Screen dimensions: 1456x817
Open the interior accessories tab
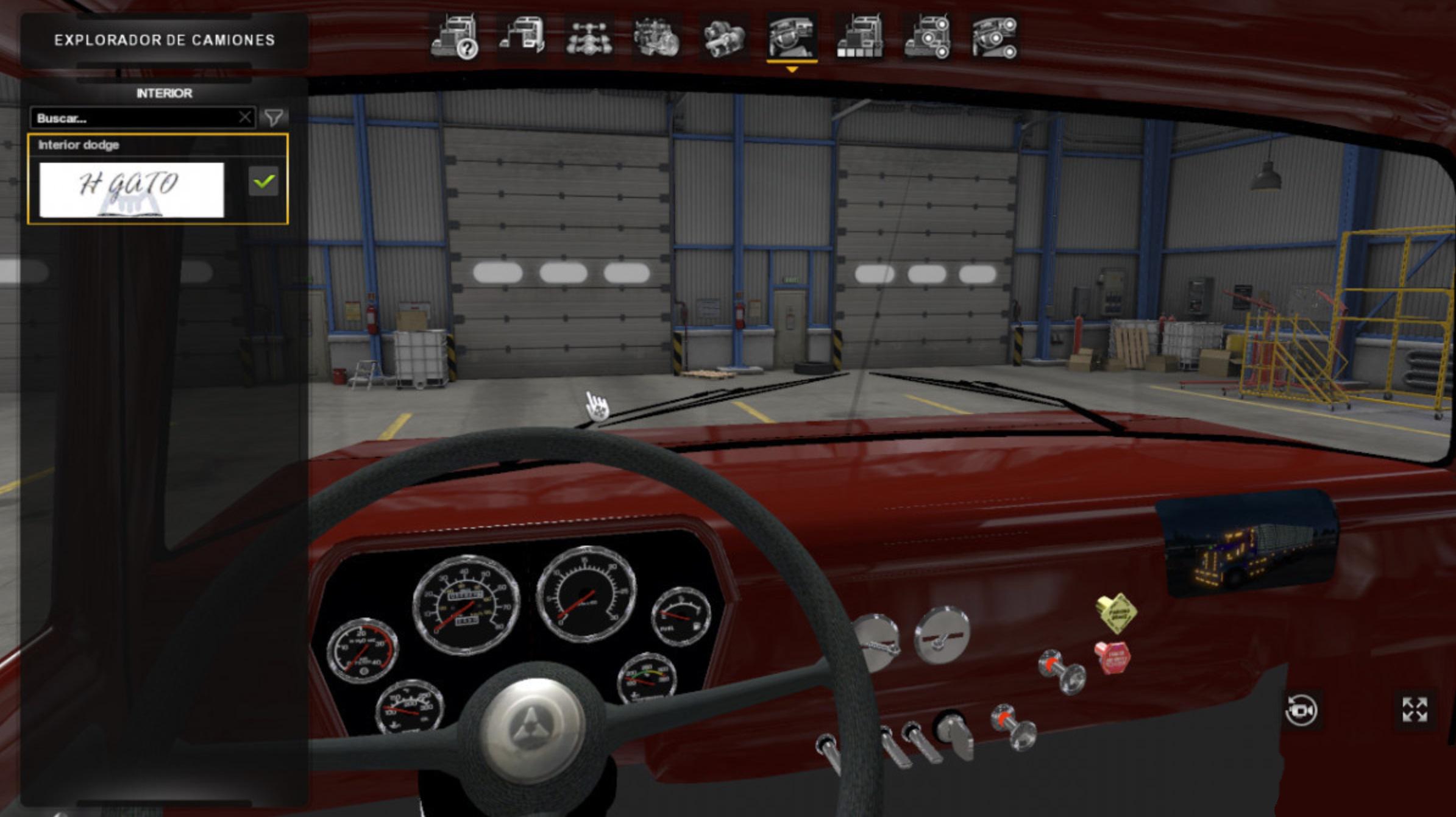pos(994,38)
